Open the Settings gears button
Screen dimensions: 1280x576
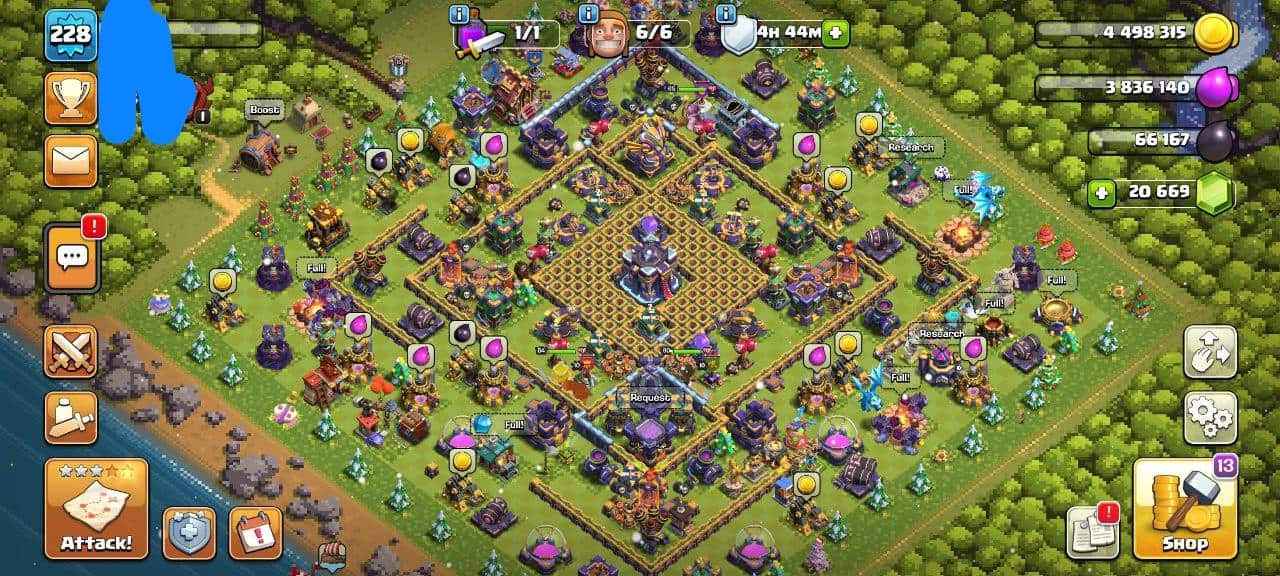[1210, 418]
